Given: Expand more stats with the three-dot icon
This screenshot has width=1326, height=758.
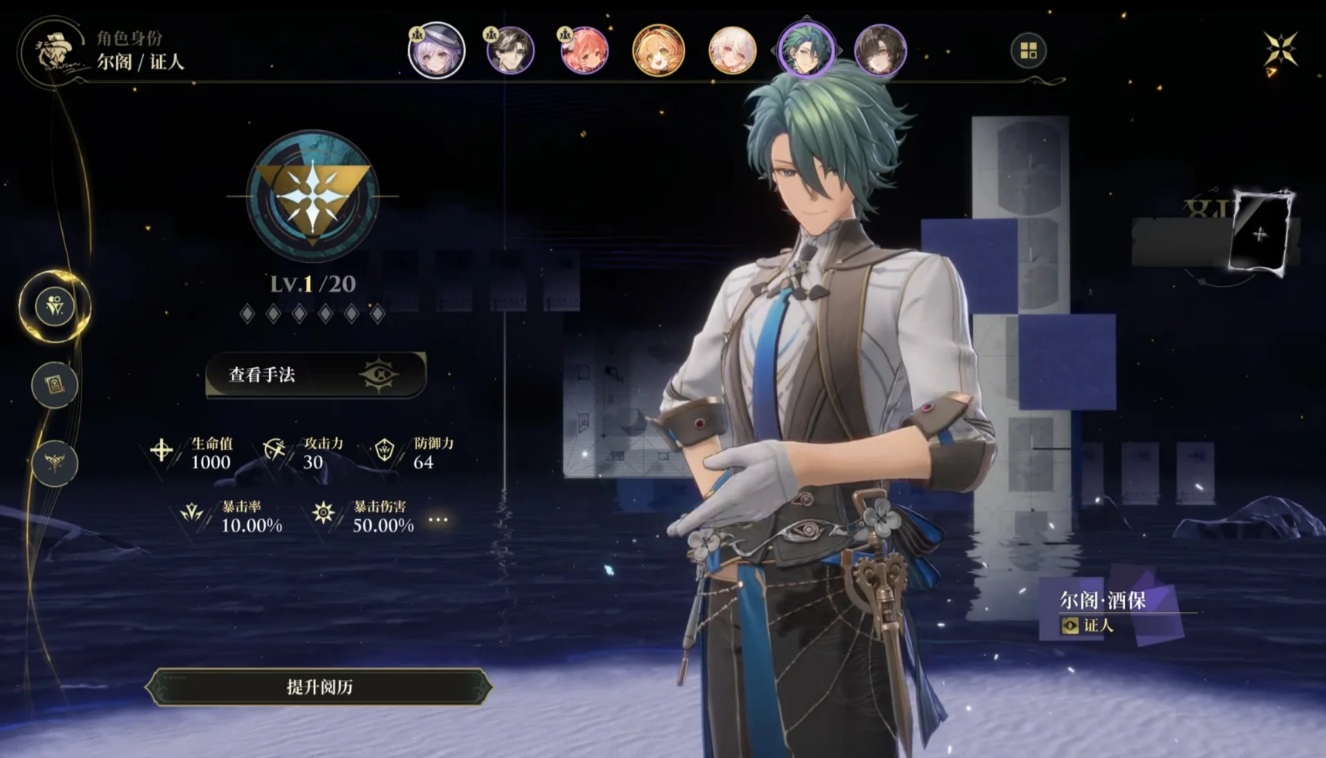Looking at the screenshot, I should pos(438,520).
